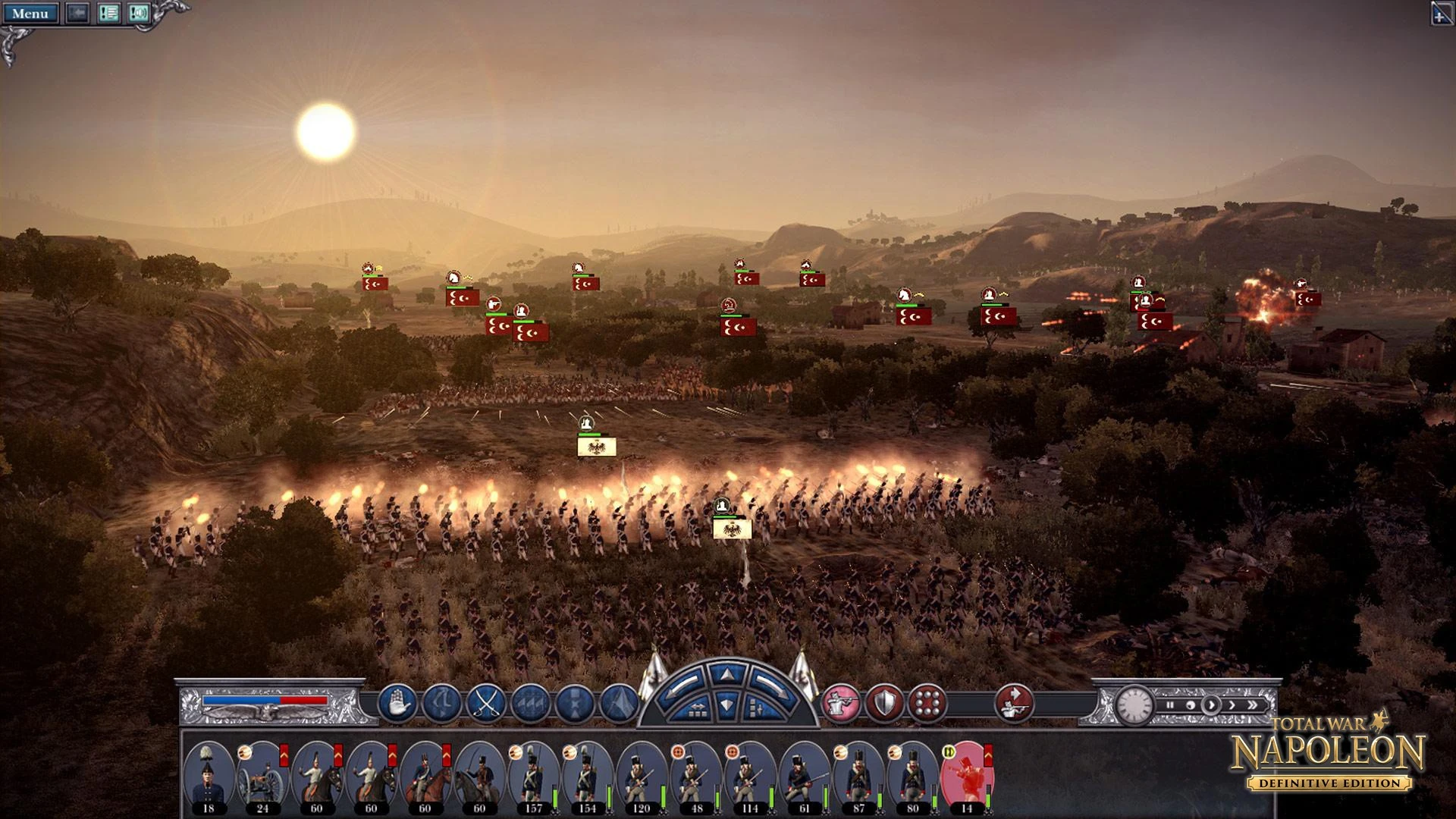Pause the battle
1456x819 pixels.
point(1170,705)
